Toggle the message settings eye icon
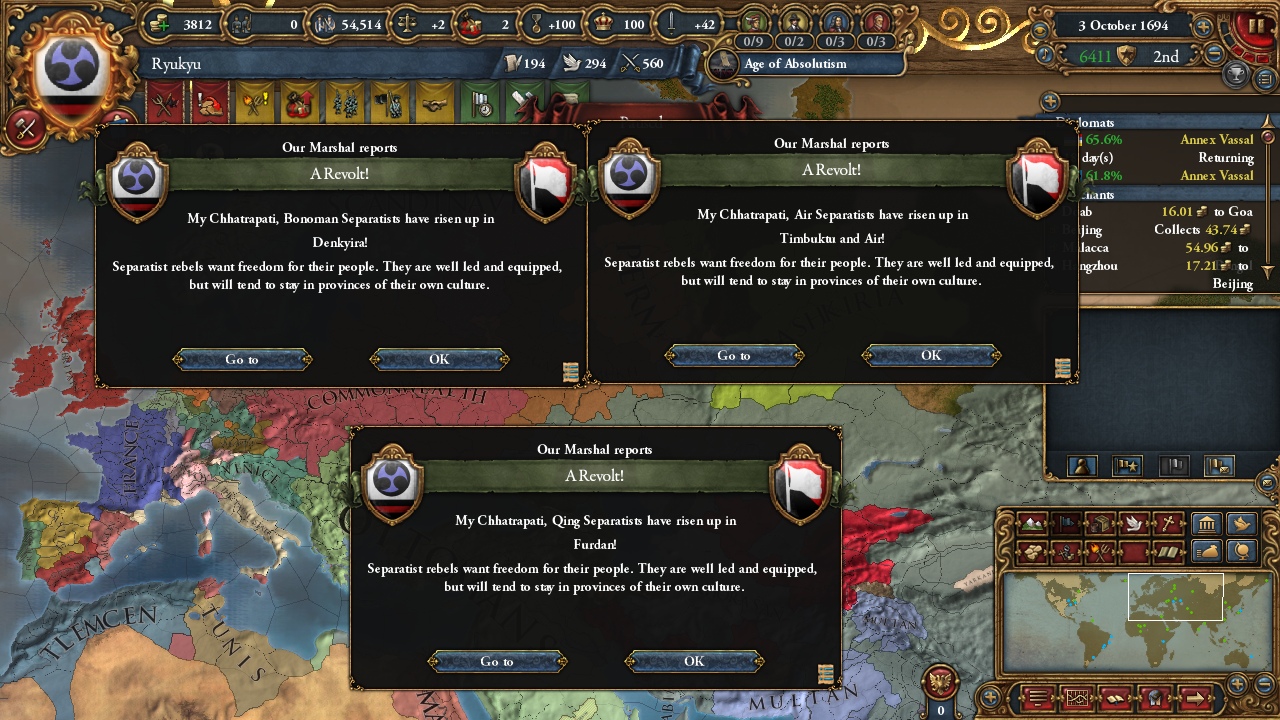Viewport: 1280px width, 720px height. click(x=1042, y=28)
